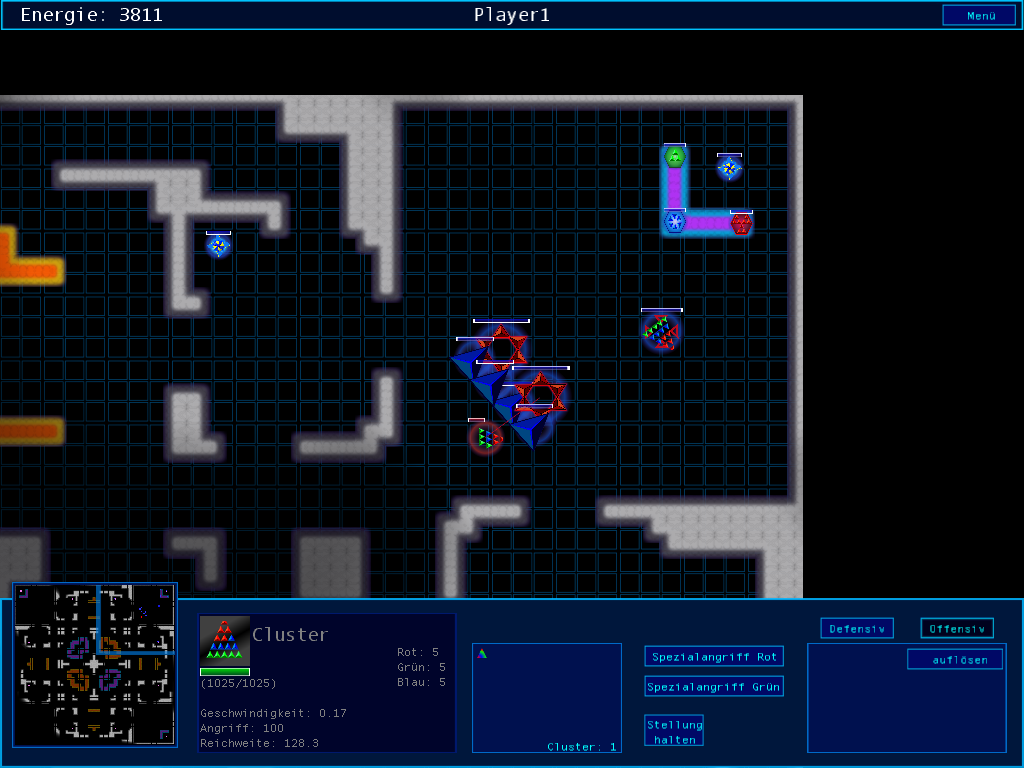Switch stance to Offensiv
Screen dimensions: 1024x768
pyautogui.click(x=956, y=629)
